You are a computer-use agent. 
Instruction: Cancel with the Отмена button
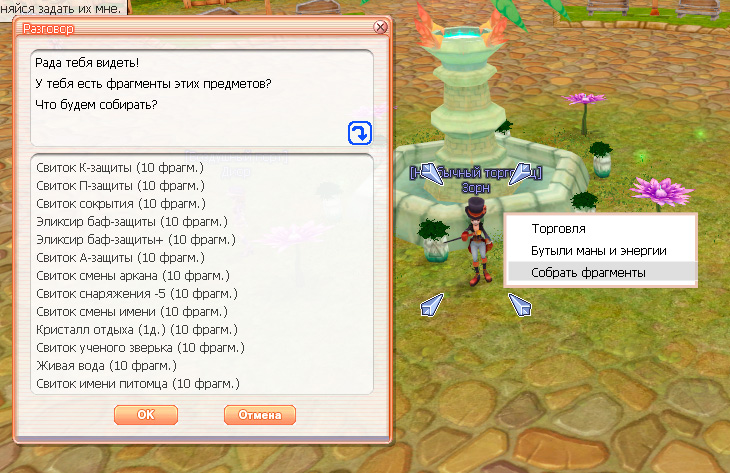260,414
